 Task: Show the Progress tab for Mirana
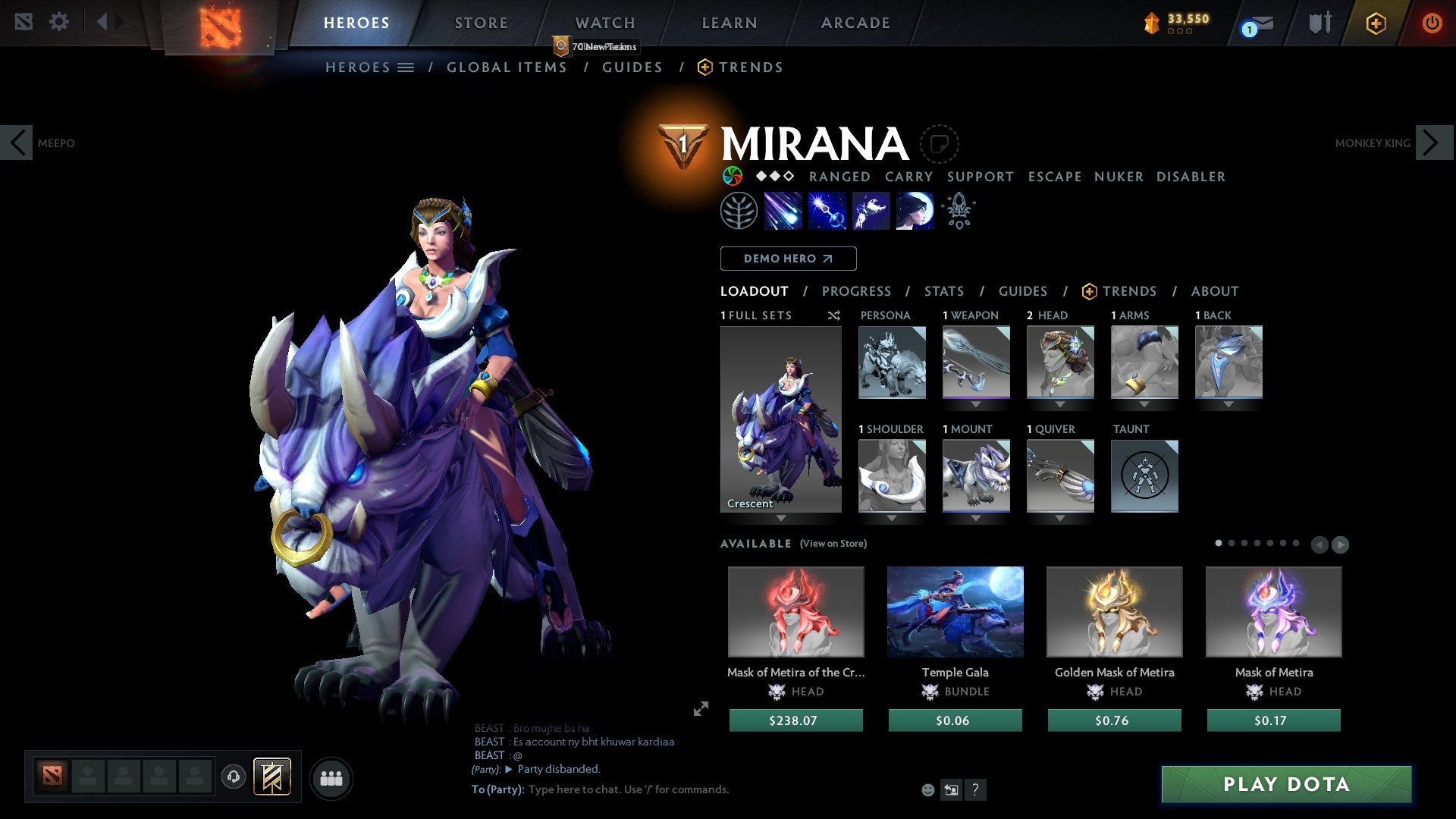[x=856, y=291]
